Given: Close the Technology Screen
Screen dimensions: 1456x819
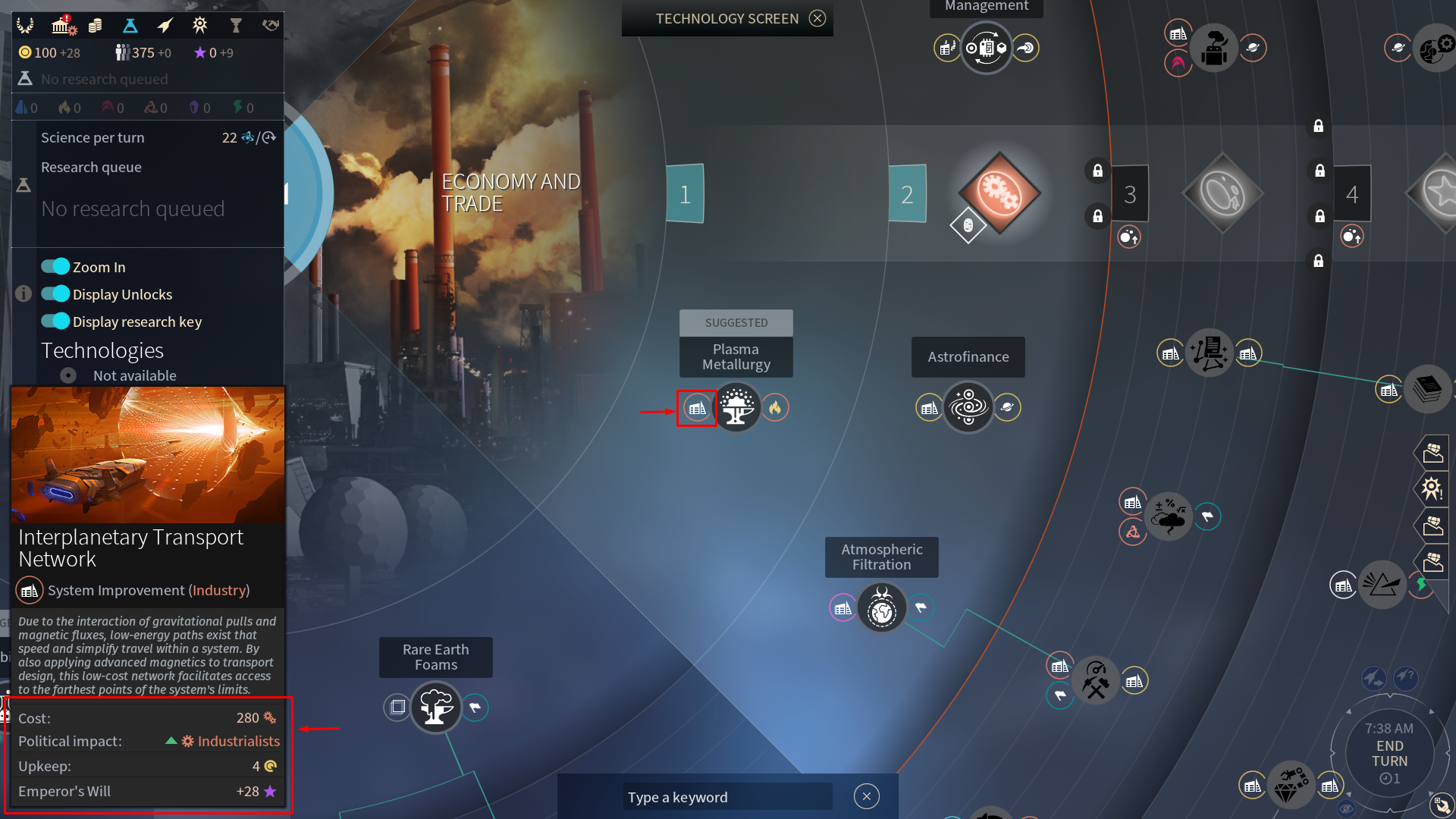Looking at the screenshot, I should pyautogui.click(x=817, y=18).
